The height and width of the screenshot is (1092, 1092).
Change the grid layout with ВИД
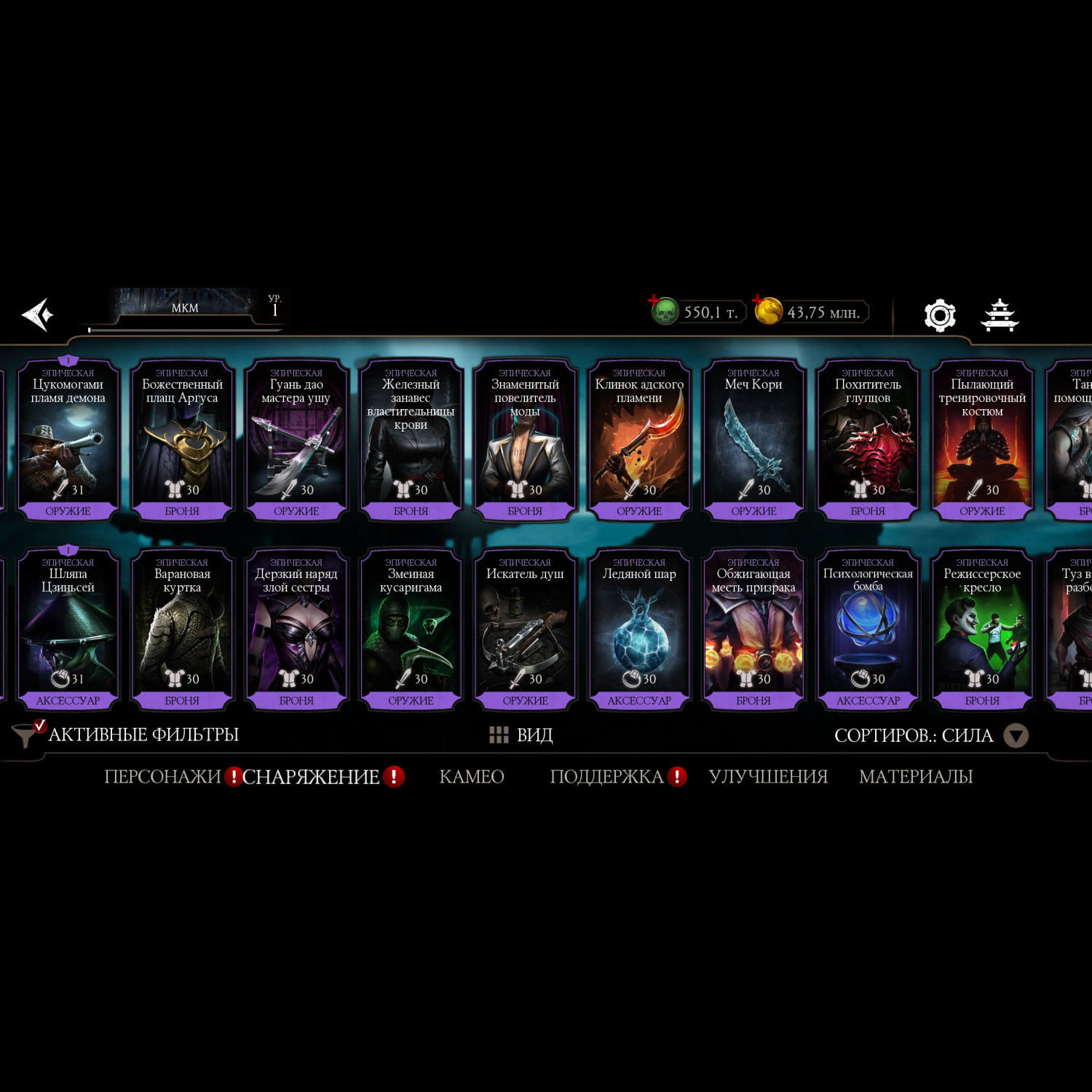click(521, 735)
